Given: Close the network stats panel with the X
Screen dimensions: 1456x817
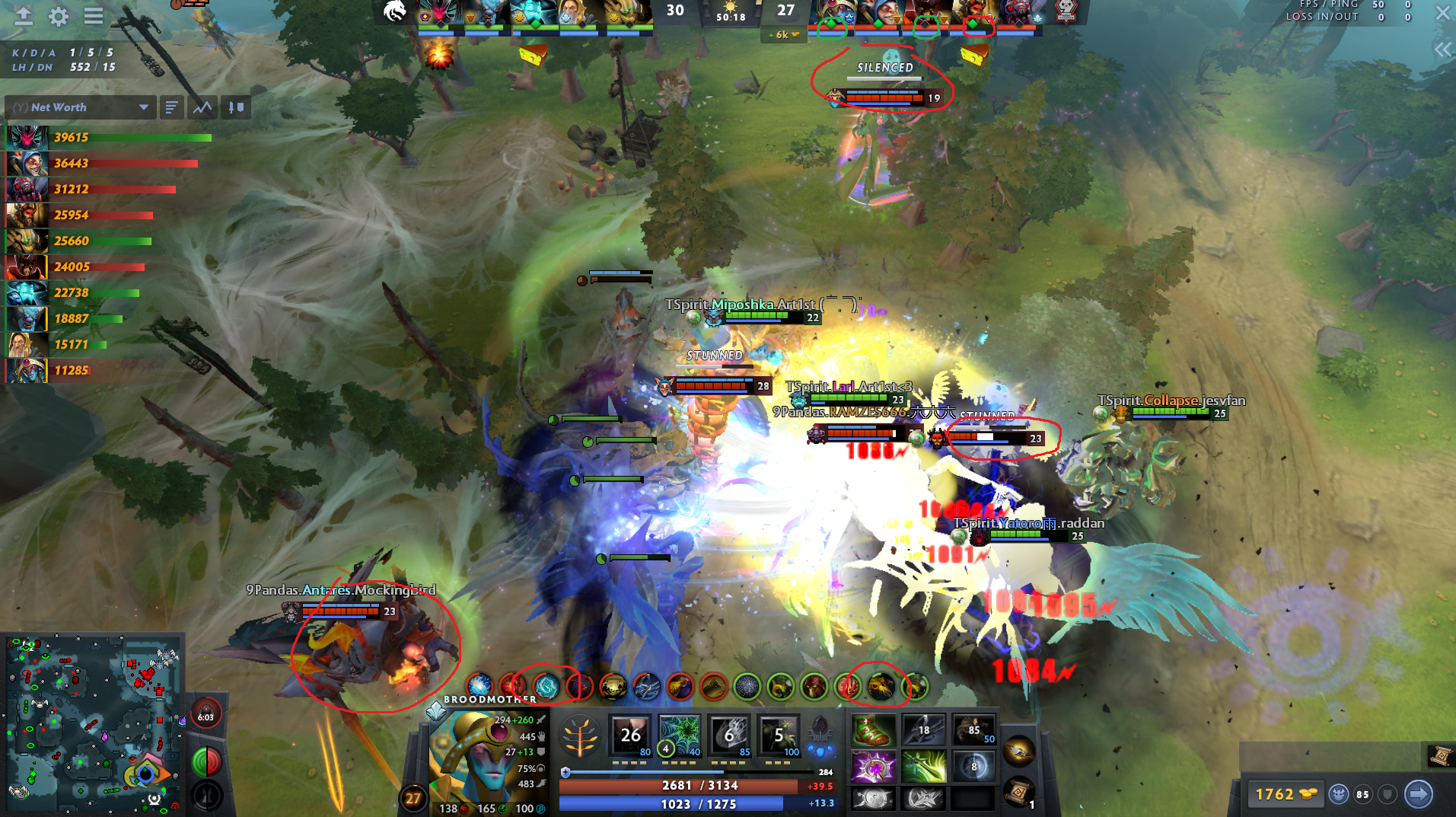Looking at the screenshot, I should pos(1442,14).
